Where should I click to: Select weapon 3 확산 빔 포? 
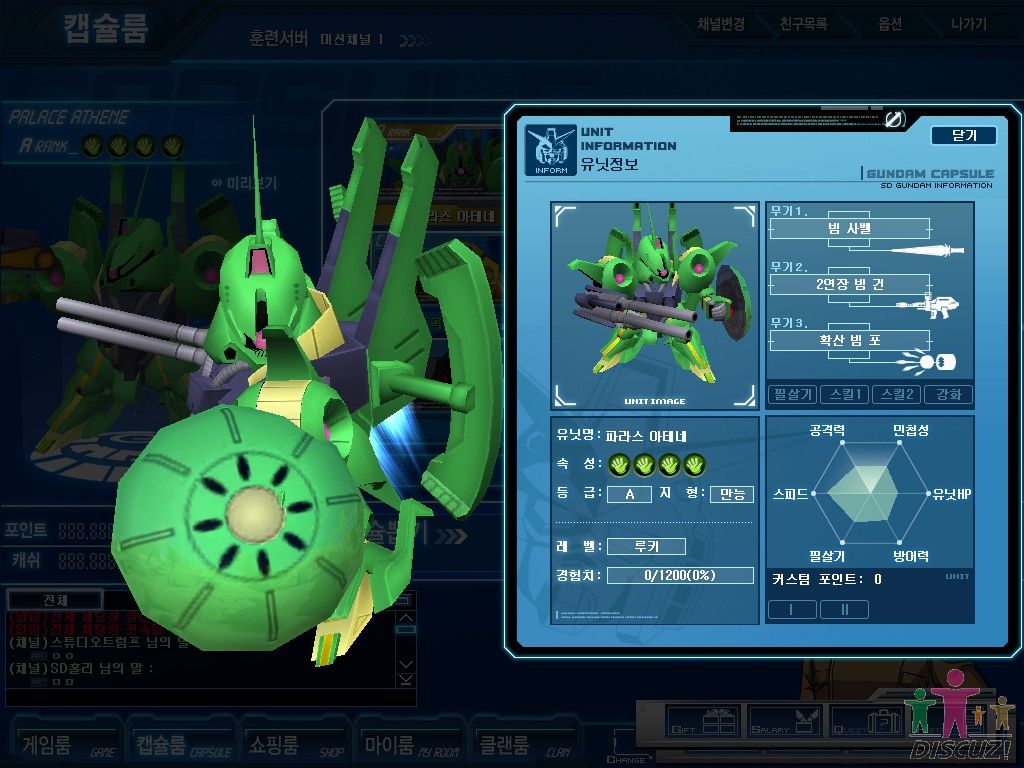click(849, 340)
